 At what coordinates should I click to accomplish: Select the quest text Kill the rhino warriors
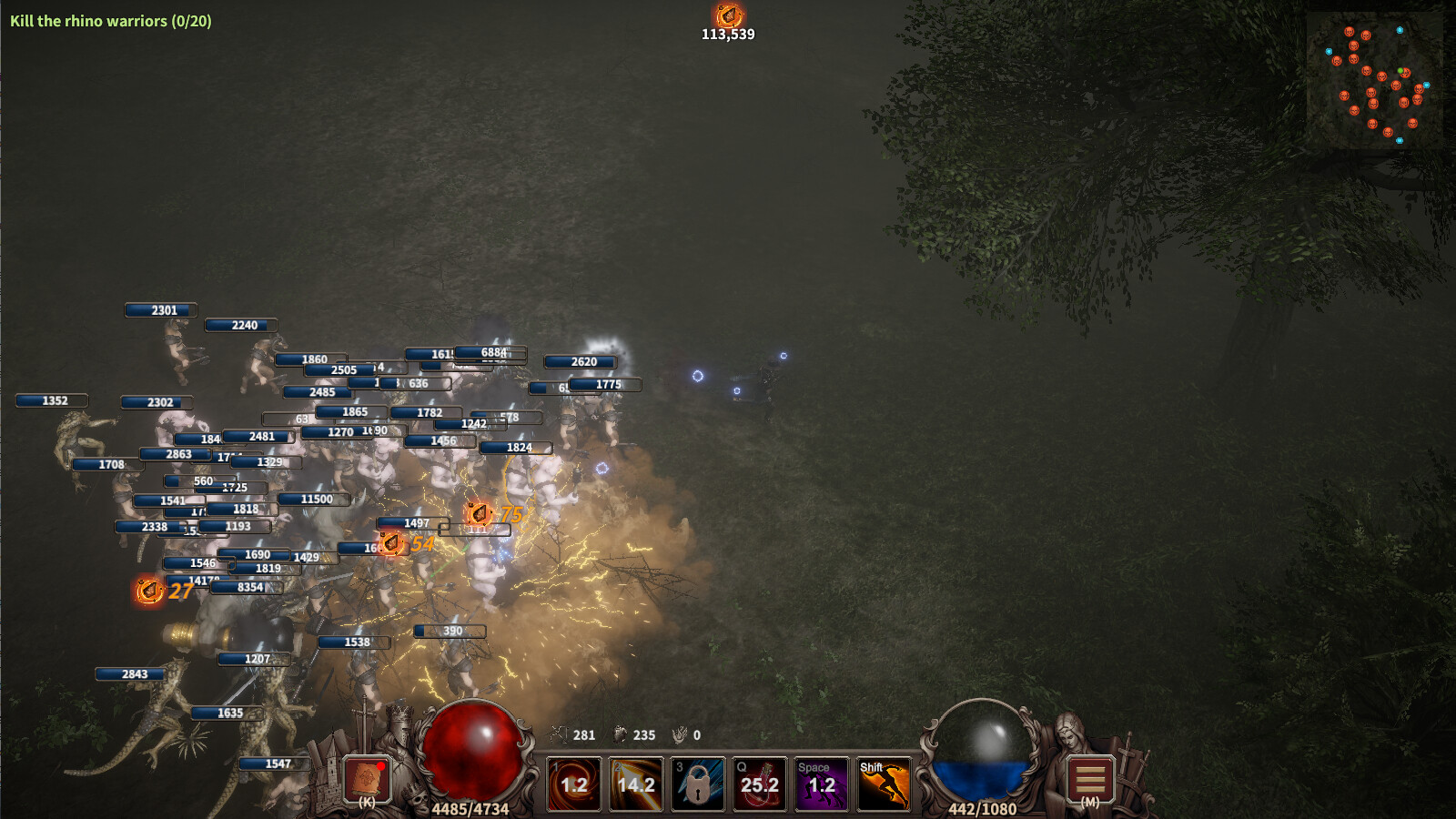click(x=109, y=20)
